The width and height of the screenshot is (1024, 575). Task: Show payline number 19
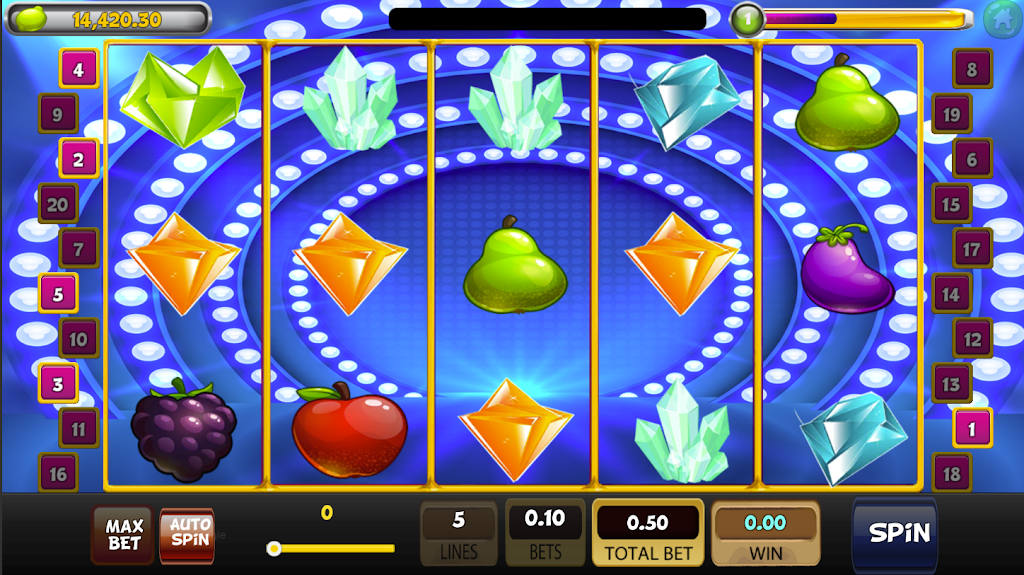click(x=951, y=115)
